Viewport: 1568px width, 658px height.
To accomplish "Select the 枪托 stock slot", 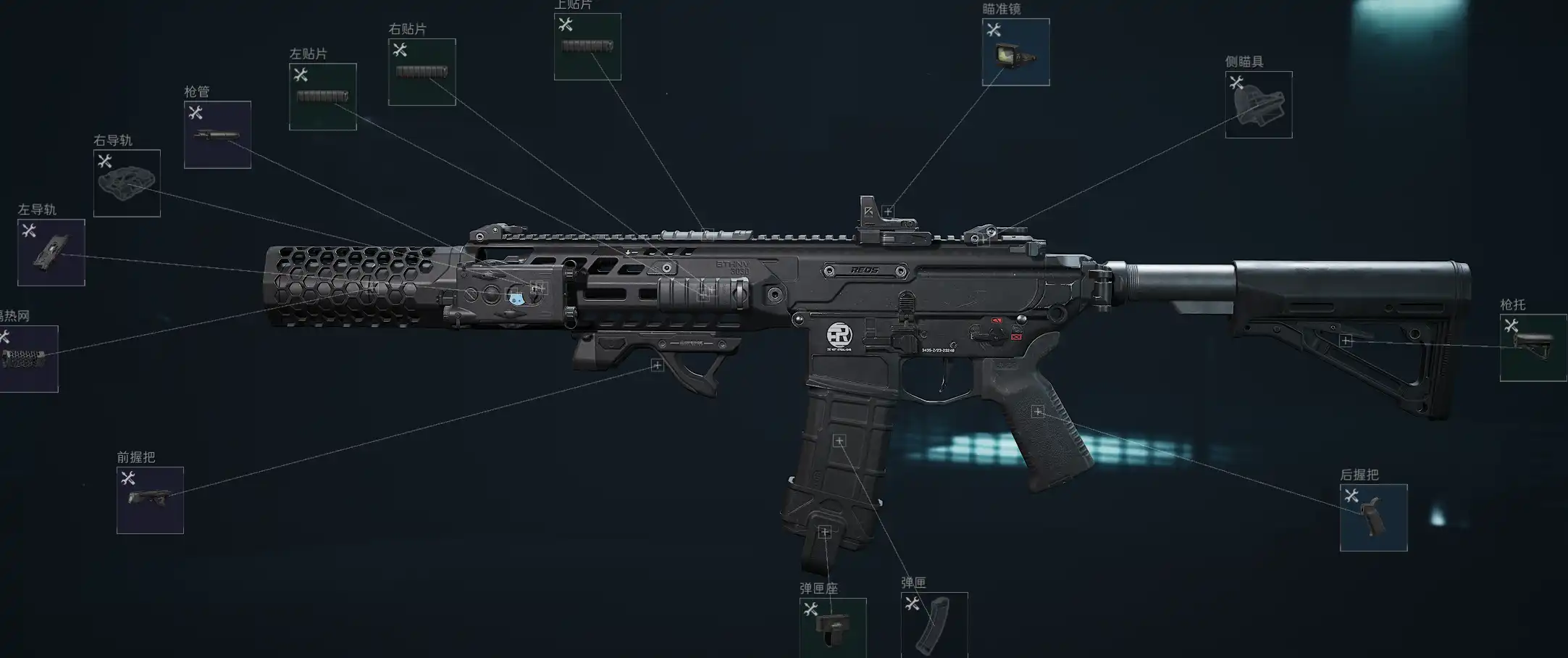I will (1533, 348).
